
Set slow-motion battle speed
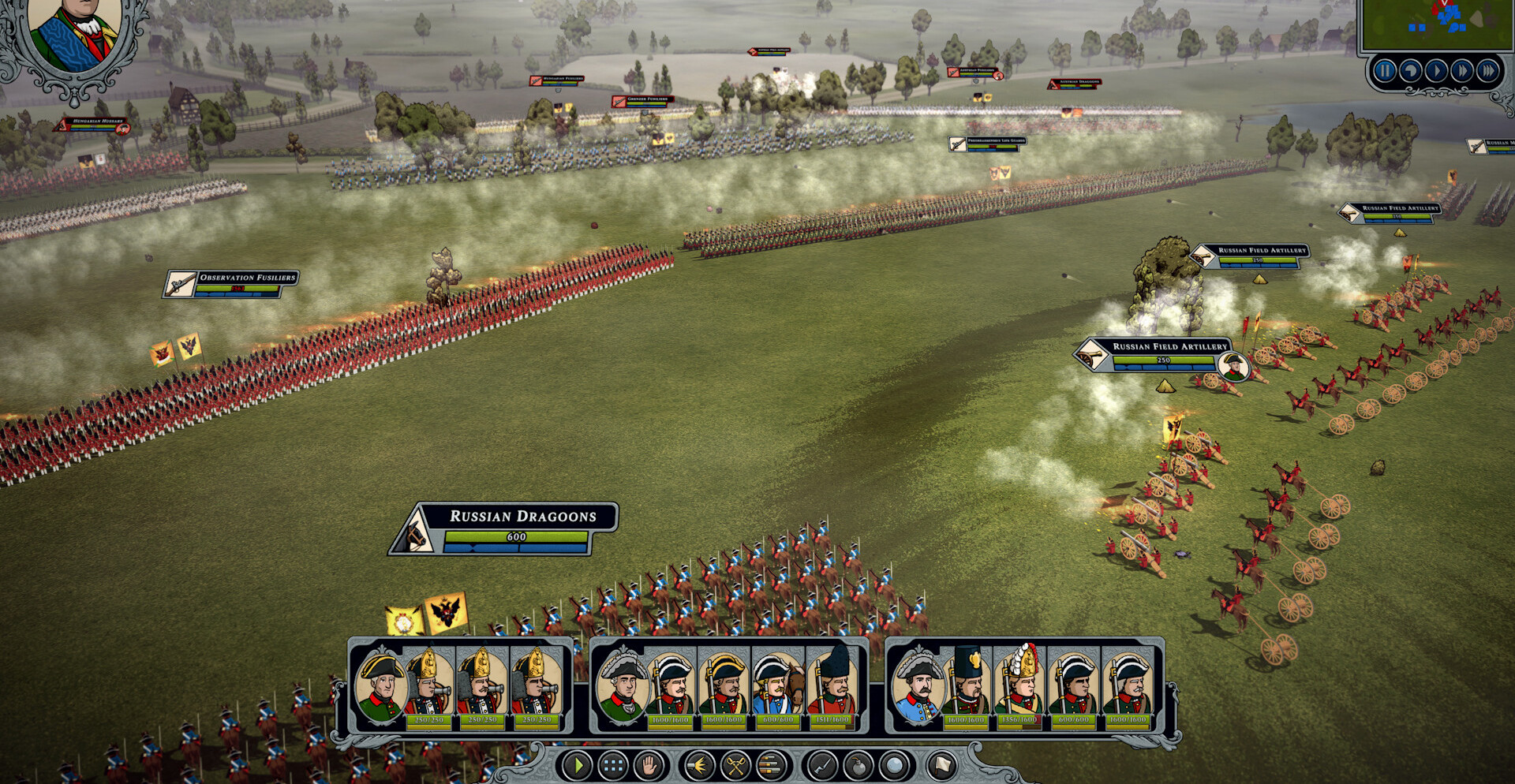click(x=1411, y=71)
